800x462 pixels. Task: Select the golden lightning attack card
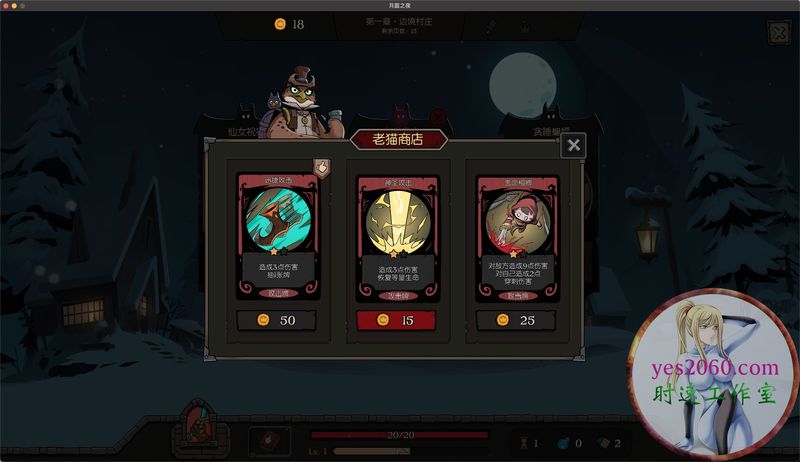tap(397, 235)
